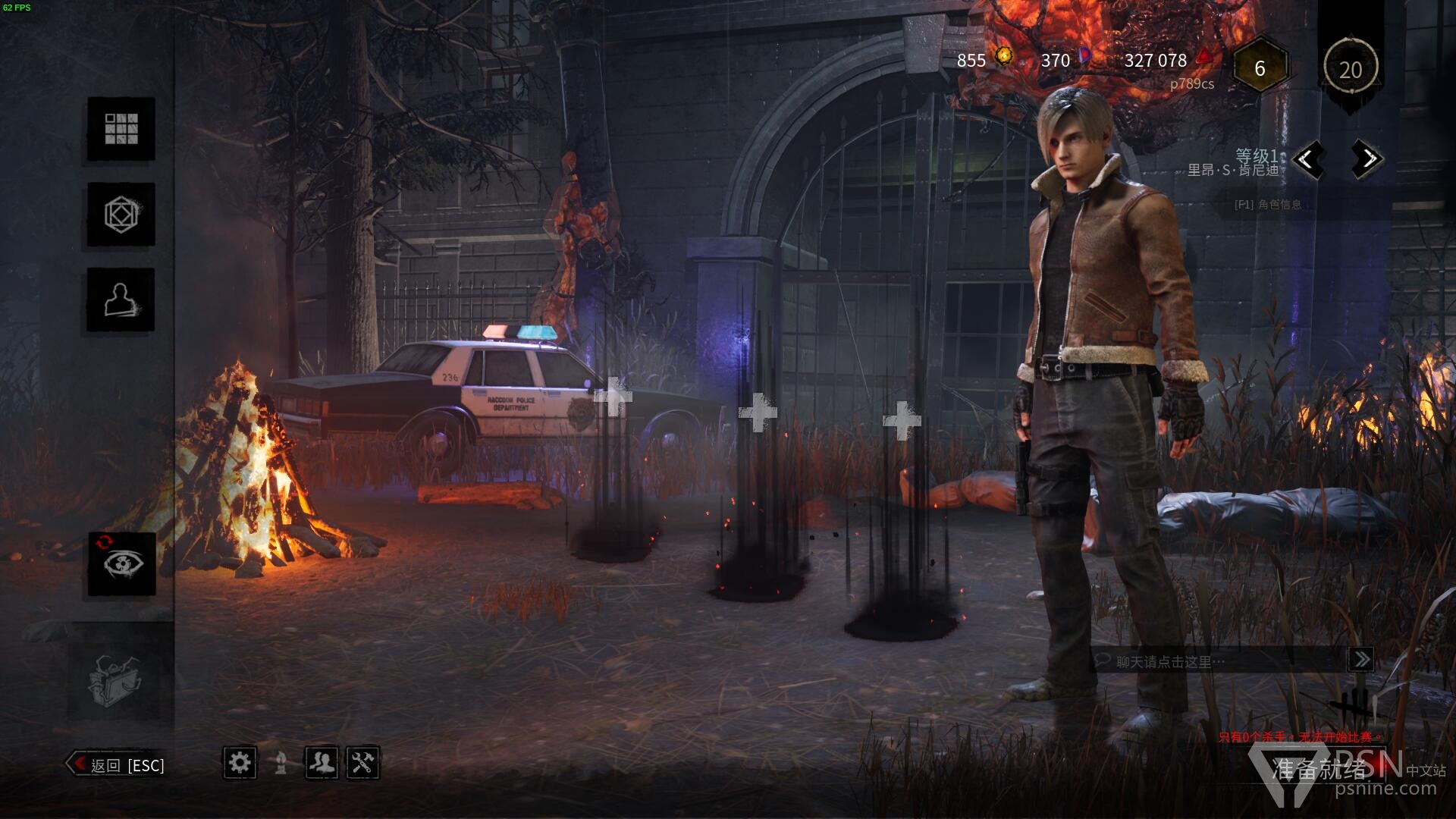Open the wrench and hammer match settings
This screenshot has height=819, width=1456.
(x=362, y=762)
